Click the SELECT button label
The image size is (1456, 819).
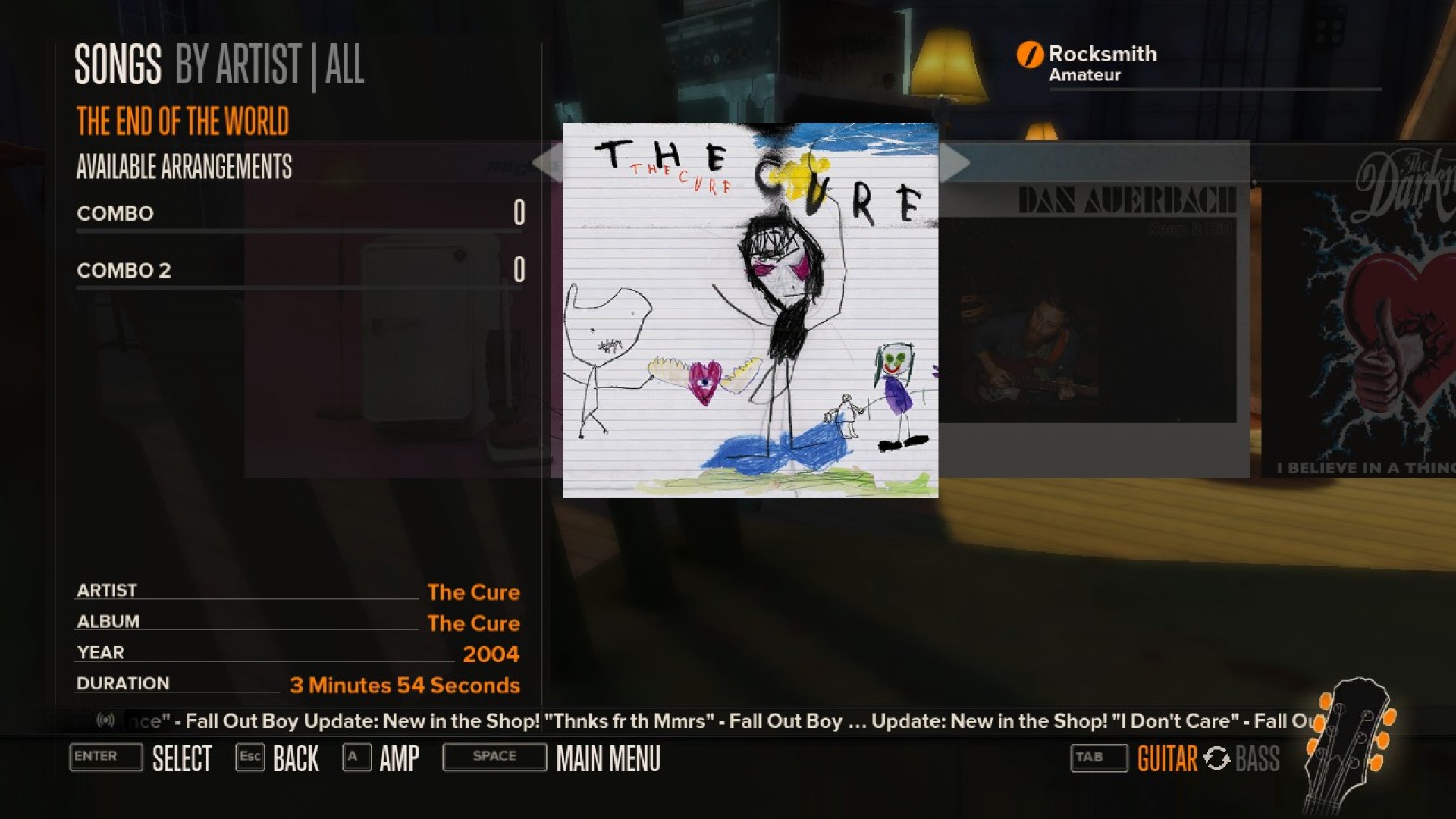(182, 758)
